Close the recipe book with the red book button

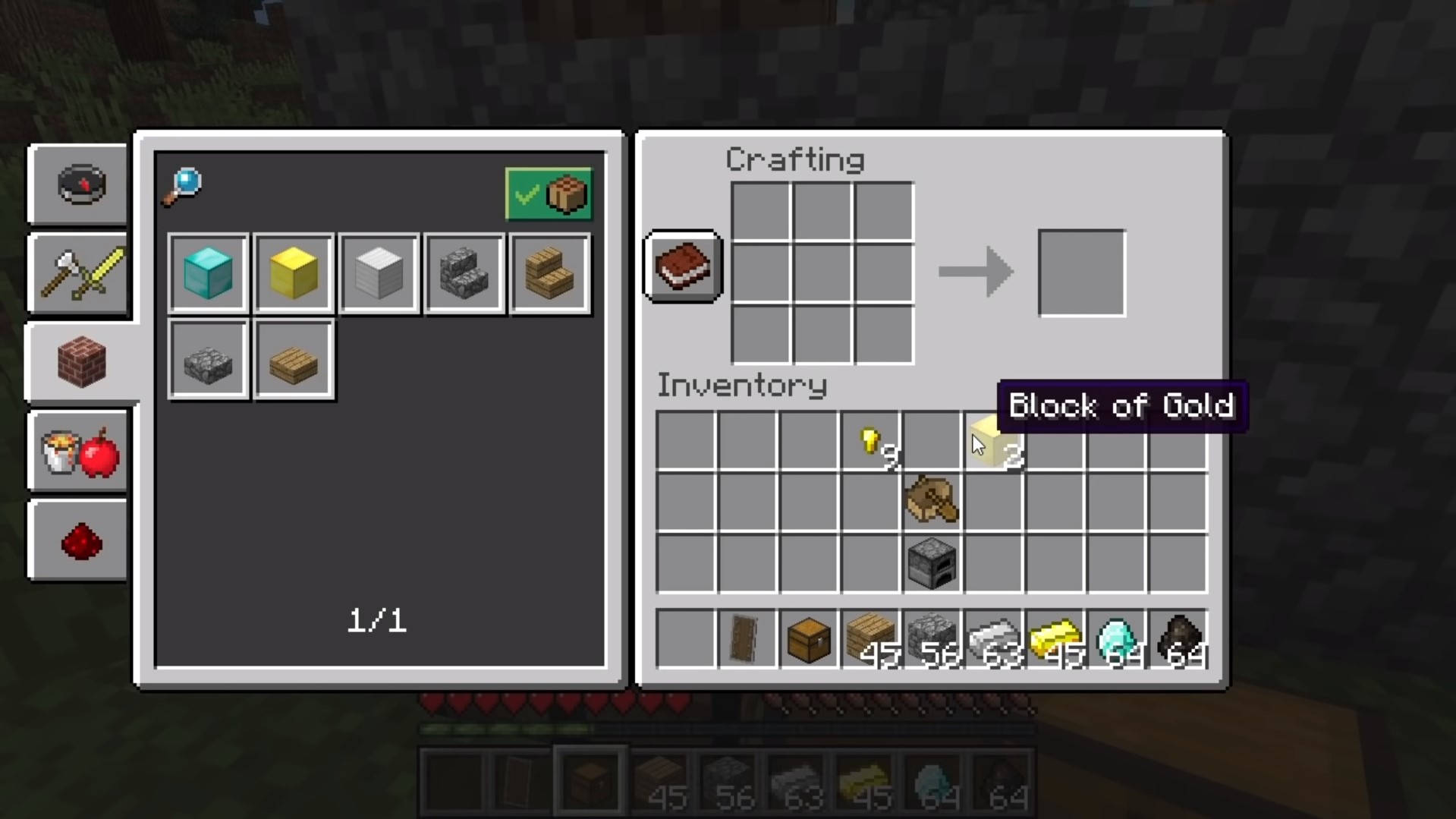point(683,266)
